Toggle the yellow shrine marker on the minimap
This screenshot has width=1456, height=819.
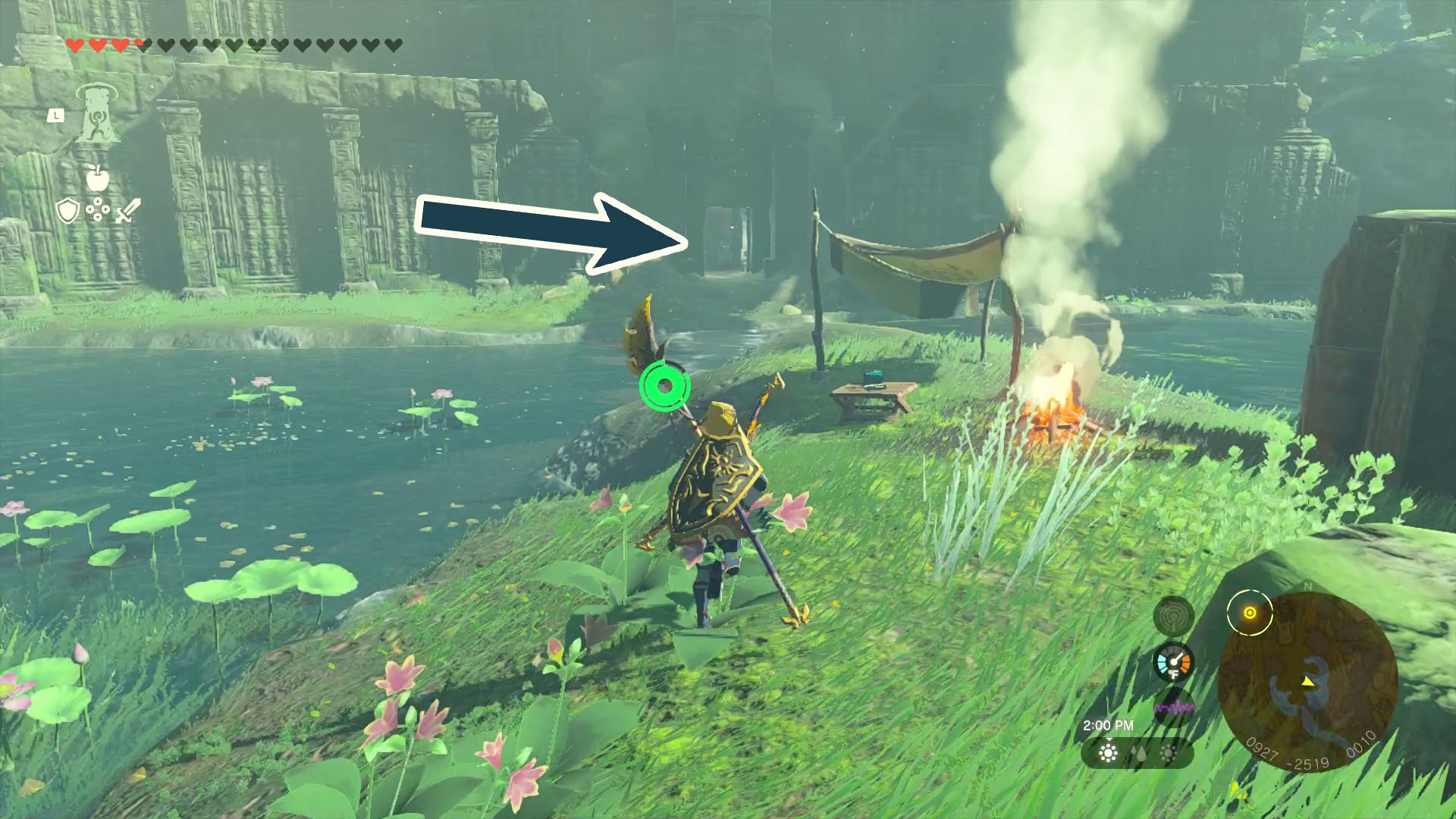click(x=1250, y=613)
